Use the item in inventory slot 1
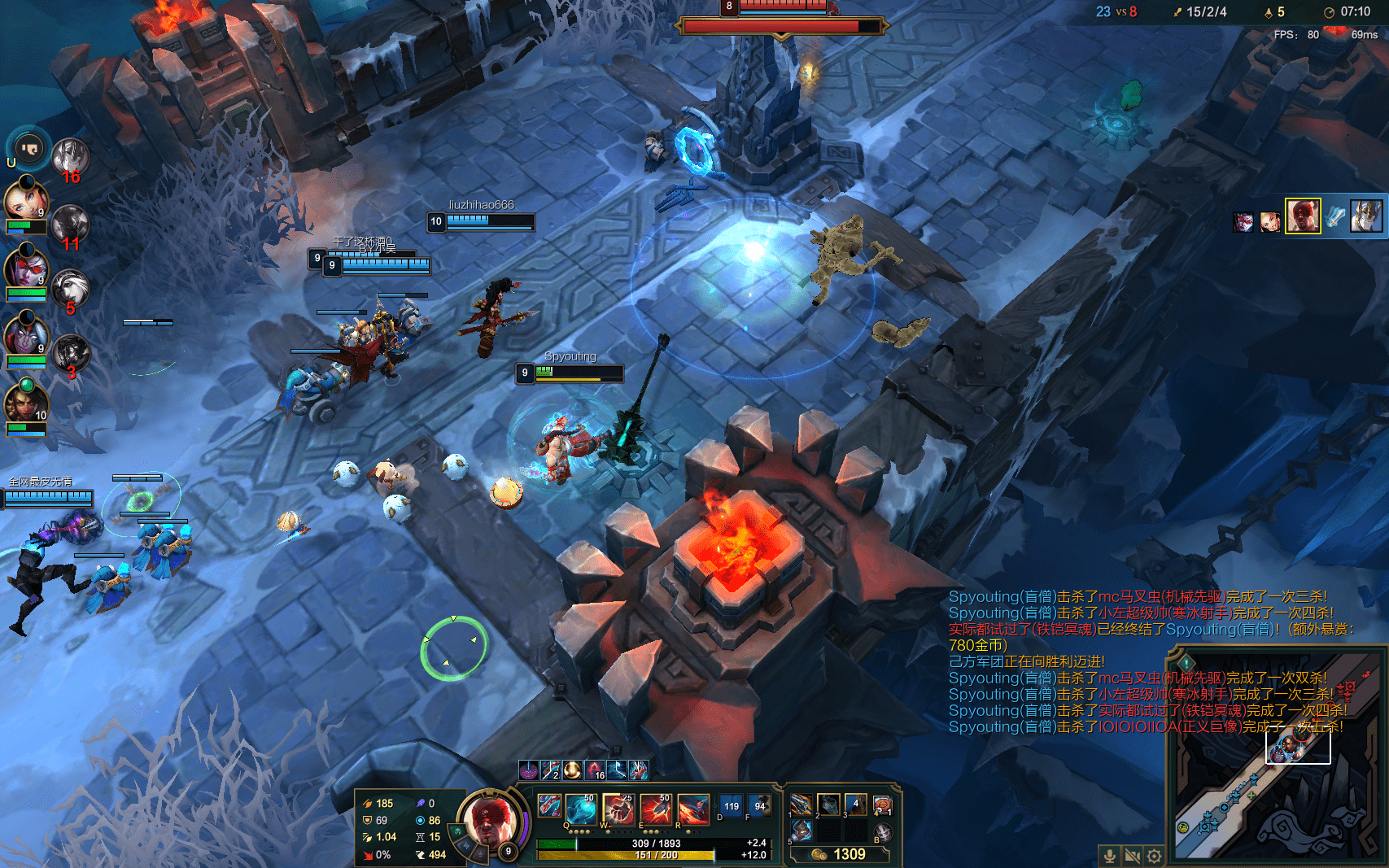 [x=802, y=805]
